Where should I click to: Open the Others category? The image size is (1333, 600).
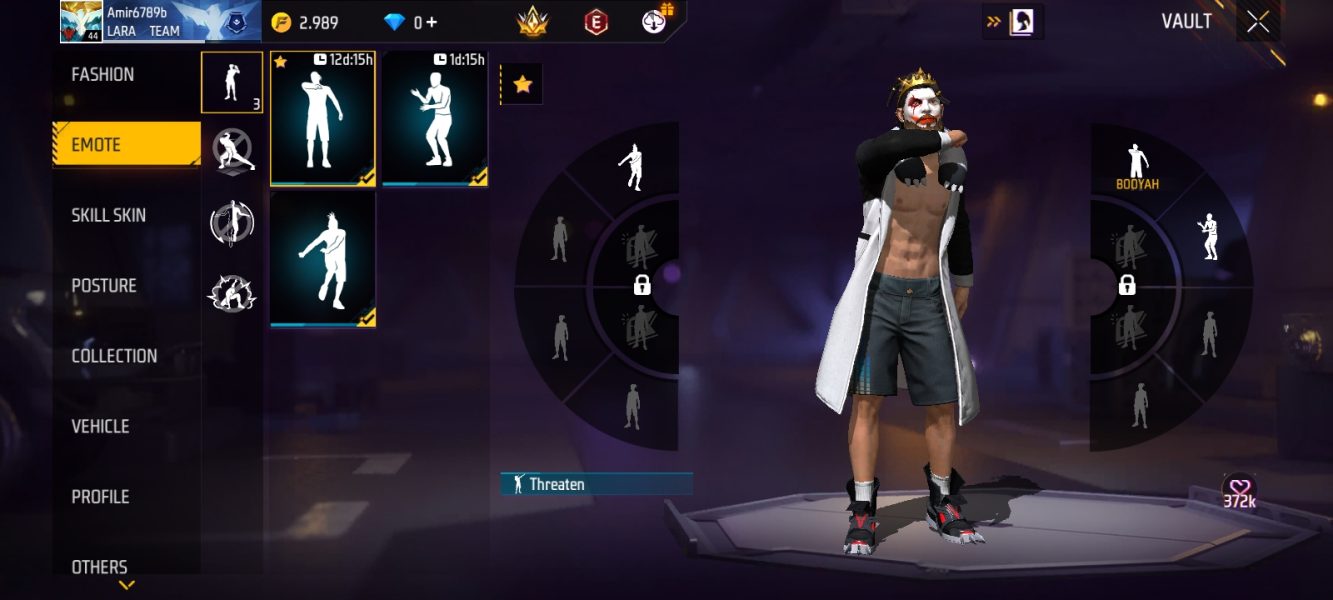point(99,566)
